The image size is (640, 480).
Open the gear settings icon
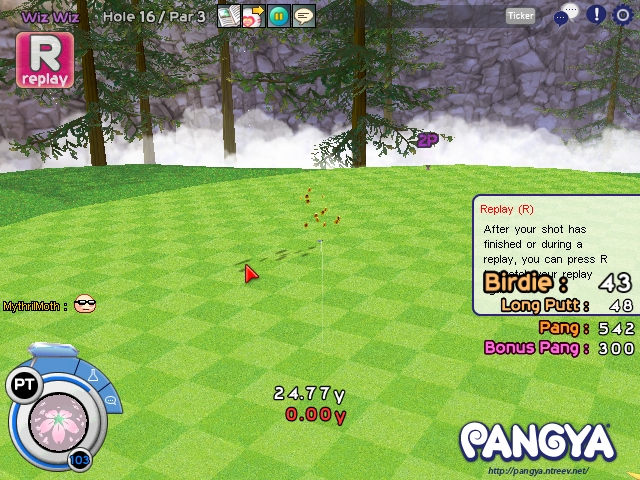click(623, 14)
